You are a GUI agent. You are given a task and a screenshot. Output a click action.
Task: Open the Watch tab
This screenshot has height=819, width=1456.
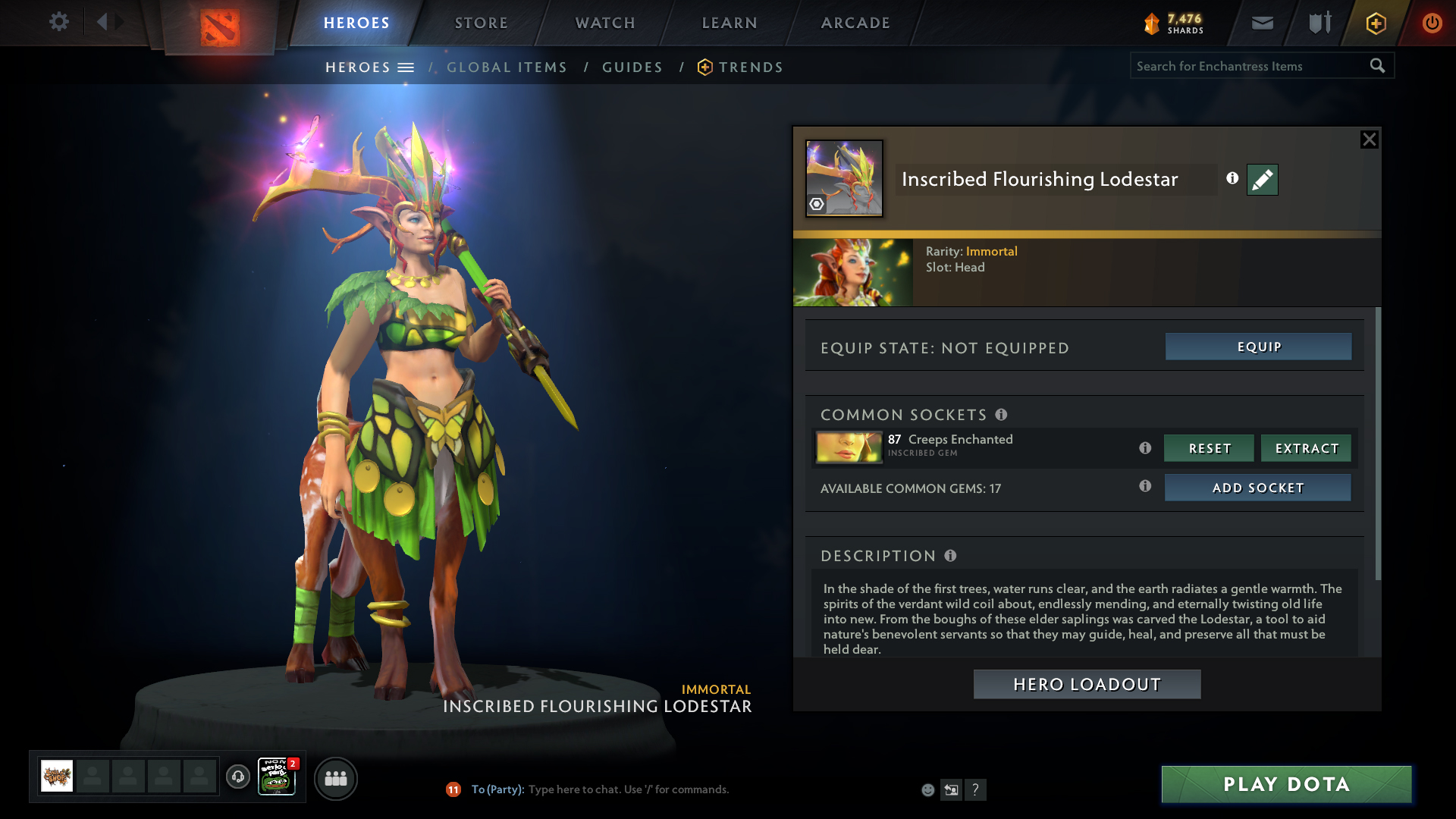(x=605, y=23)
